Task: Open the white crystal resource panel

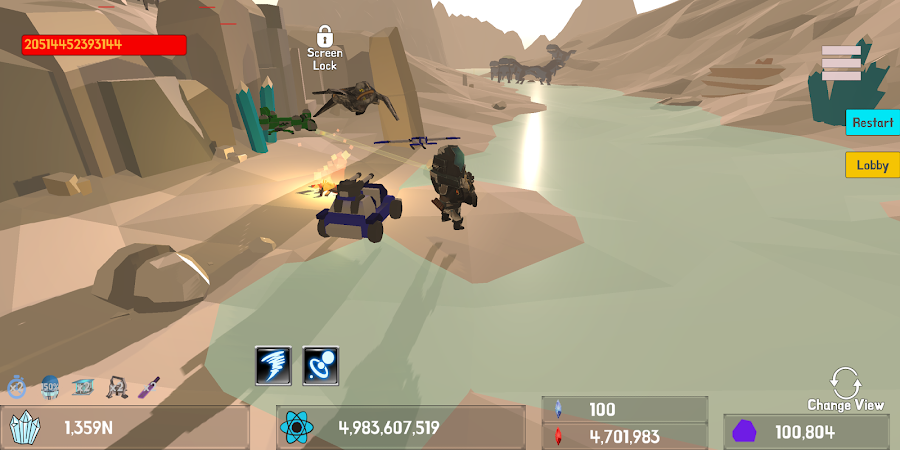Action: 125,428
